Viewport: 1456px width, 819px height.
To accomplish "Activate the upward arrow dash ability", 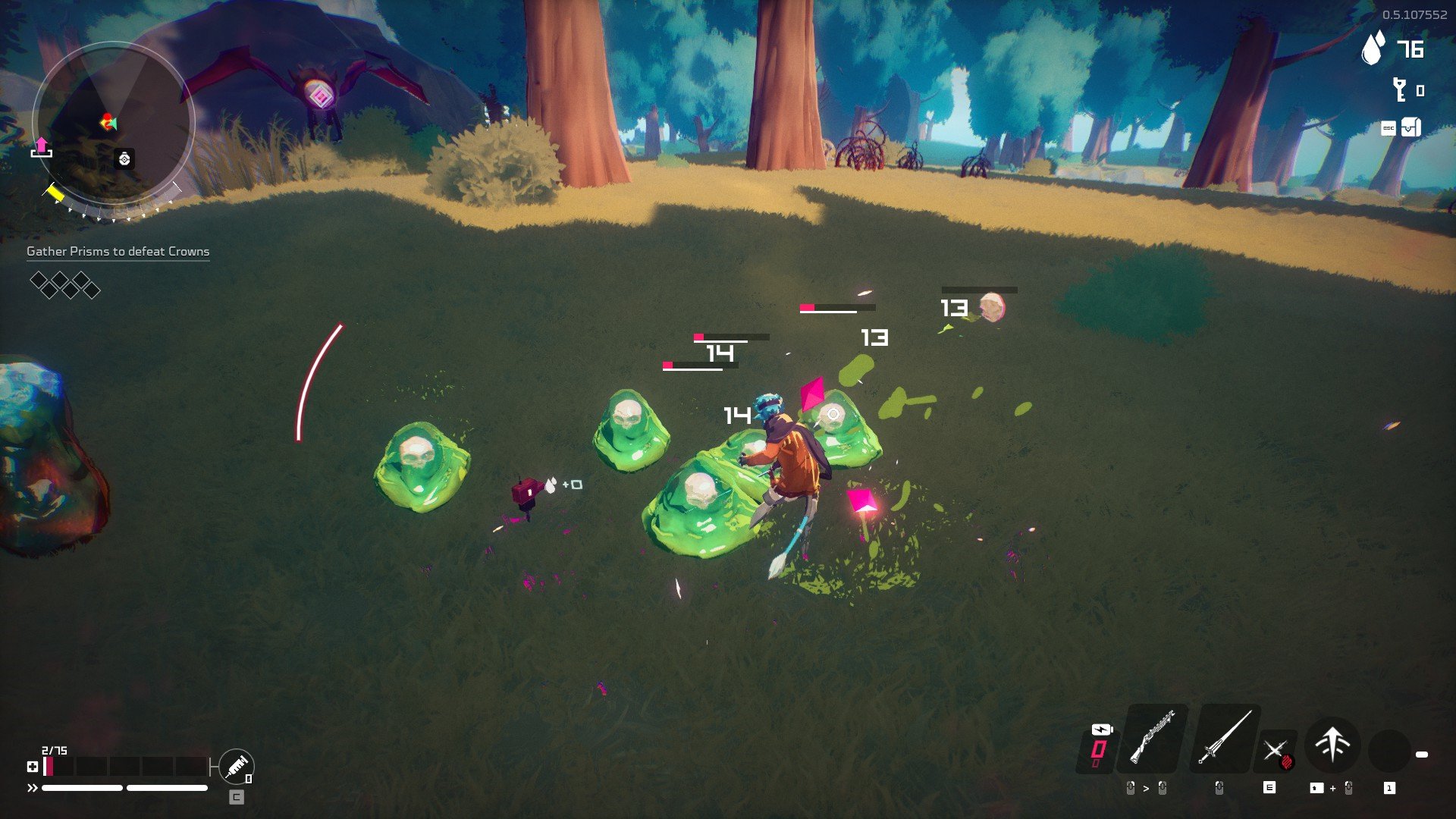I will click(x=1332, y=744).
